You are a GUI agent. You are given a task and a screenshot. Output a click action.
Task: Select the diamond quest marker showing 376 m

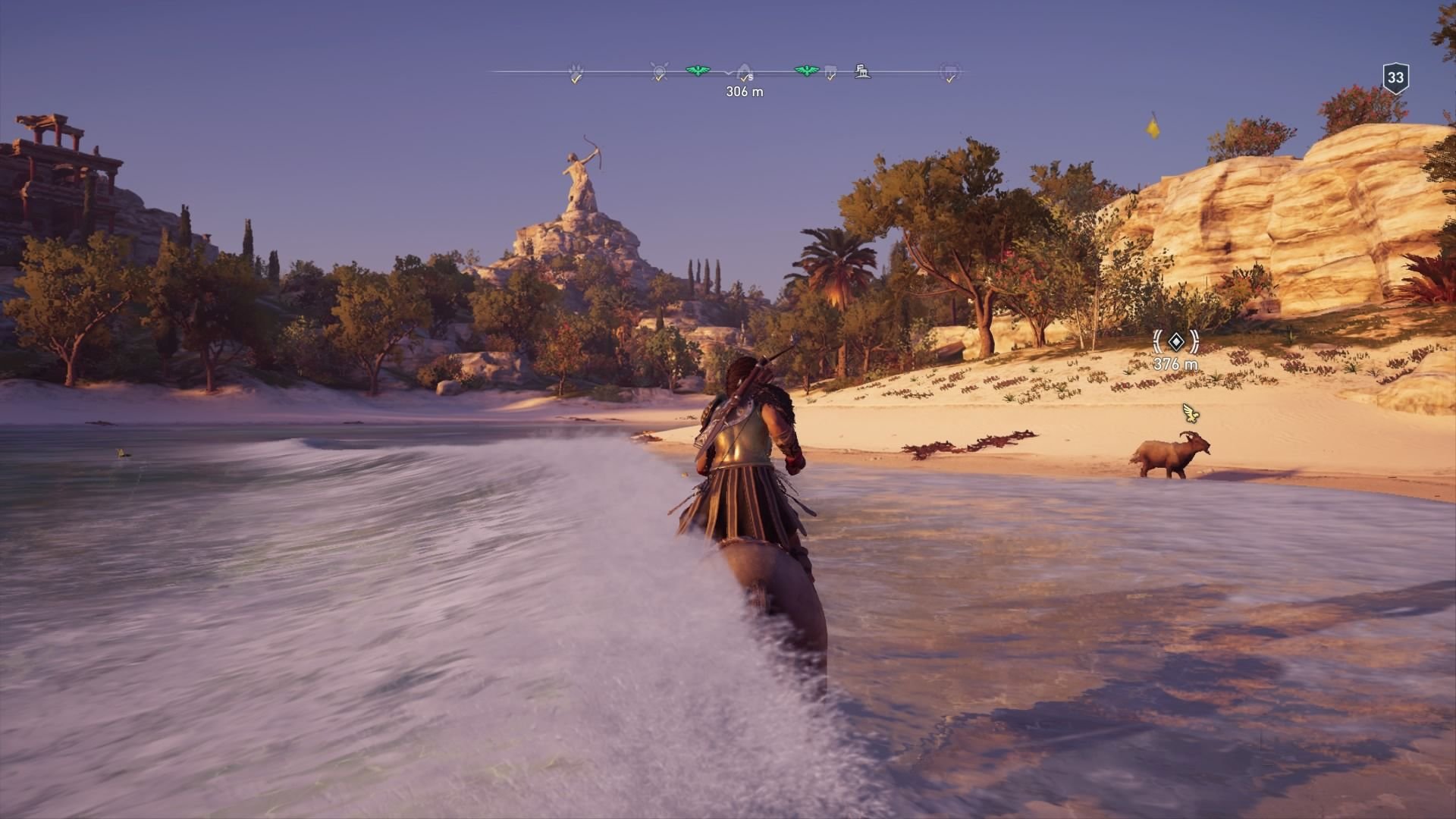tap(1175, 343)
